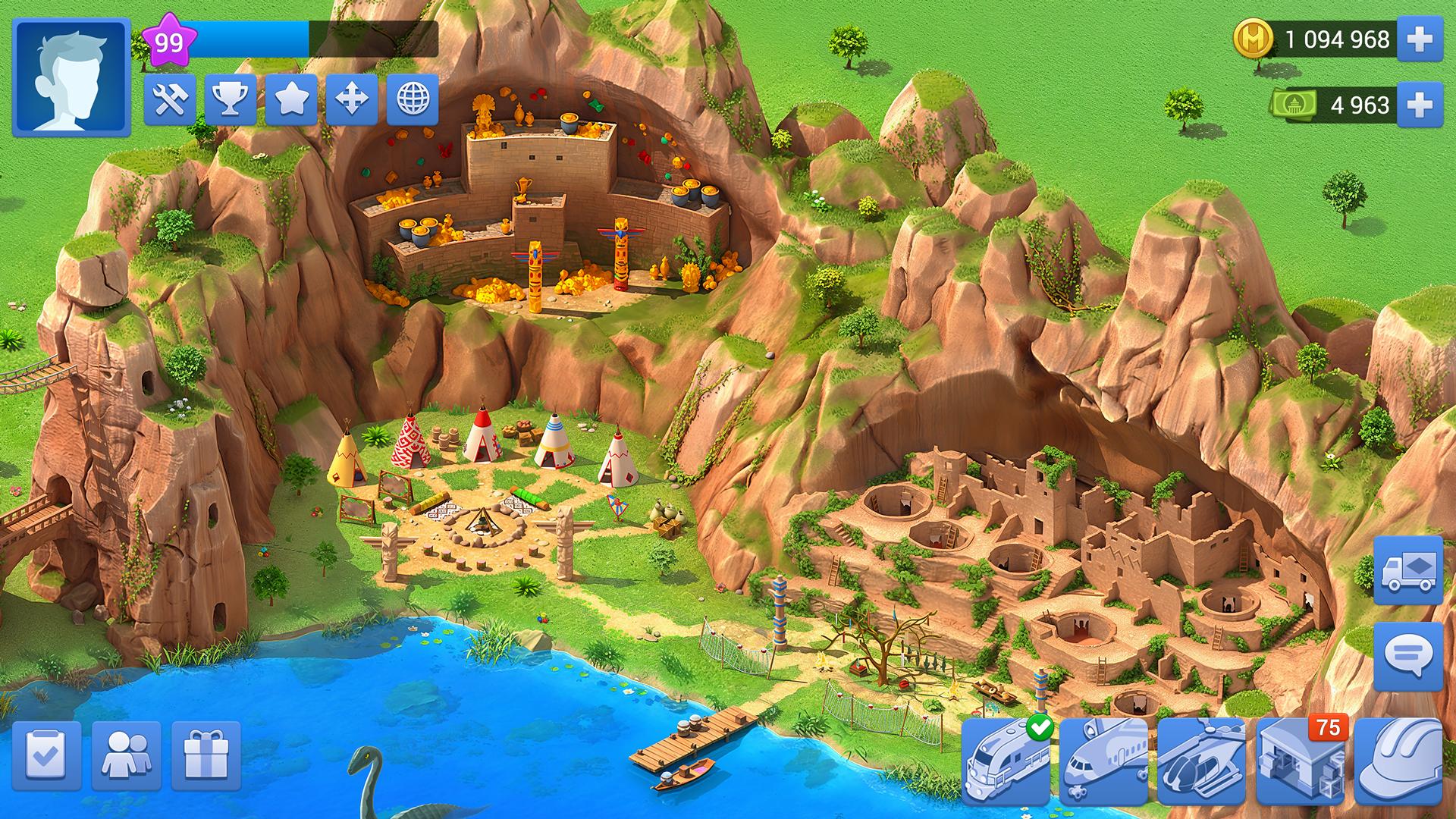1456x819 pixels.
Task: Open the globe world map
Action: point(413,99)
